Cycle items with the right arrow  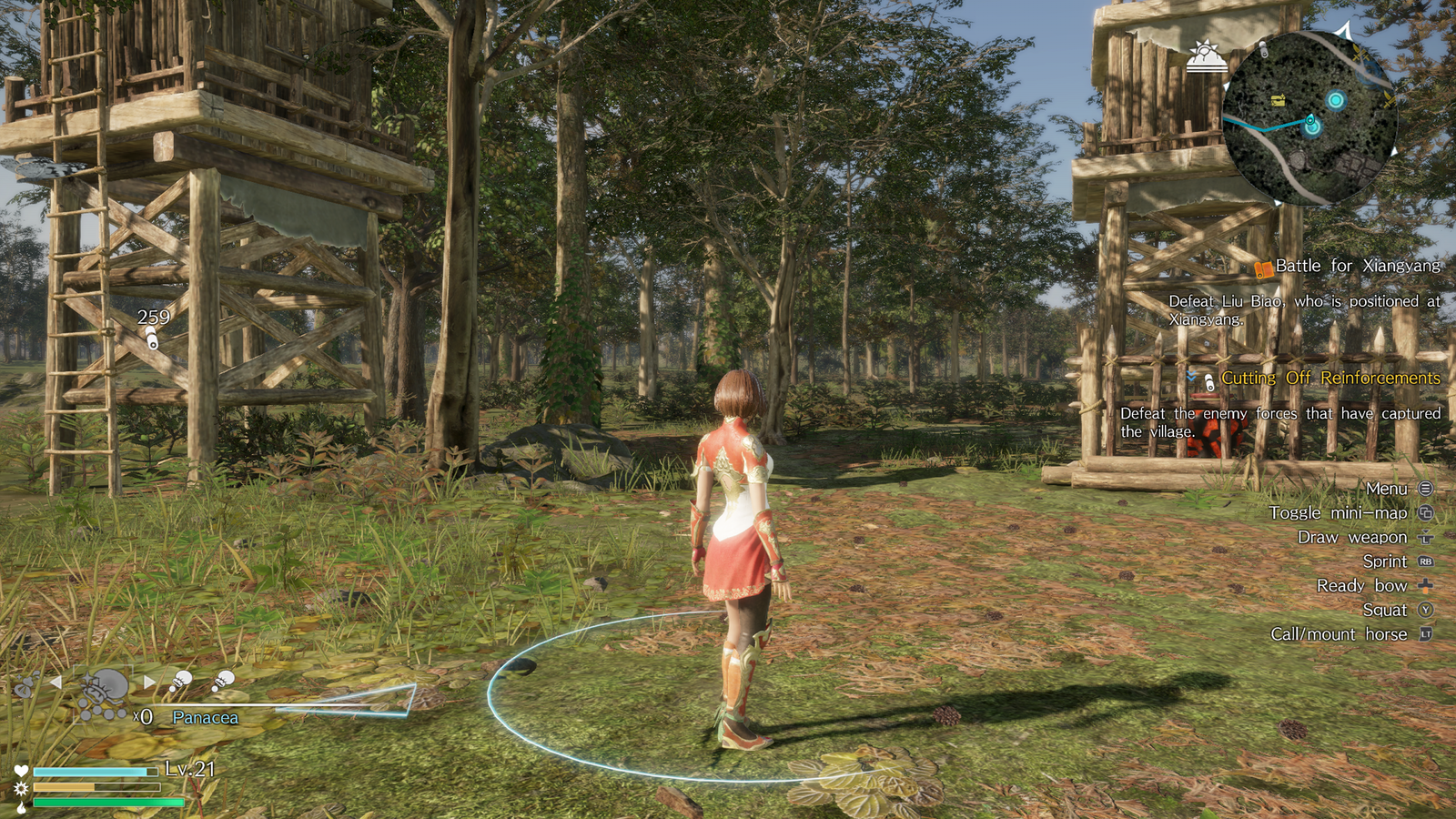tap(149, 682)
